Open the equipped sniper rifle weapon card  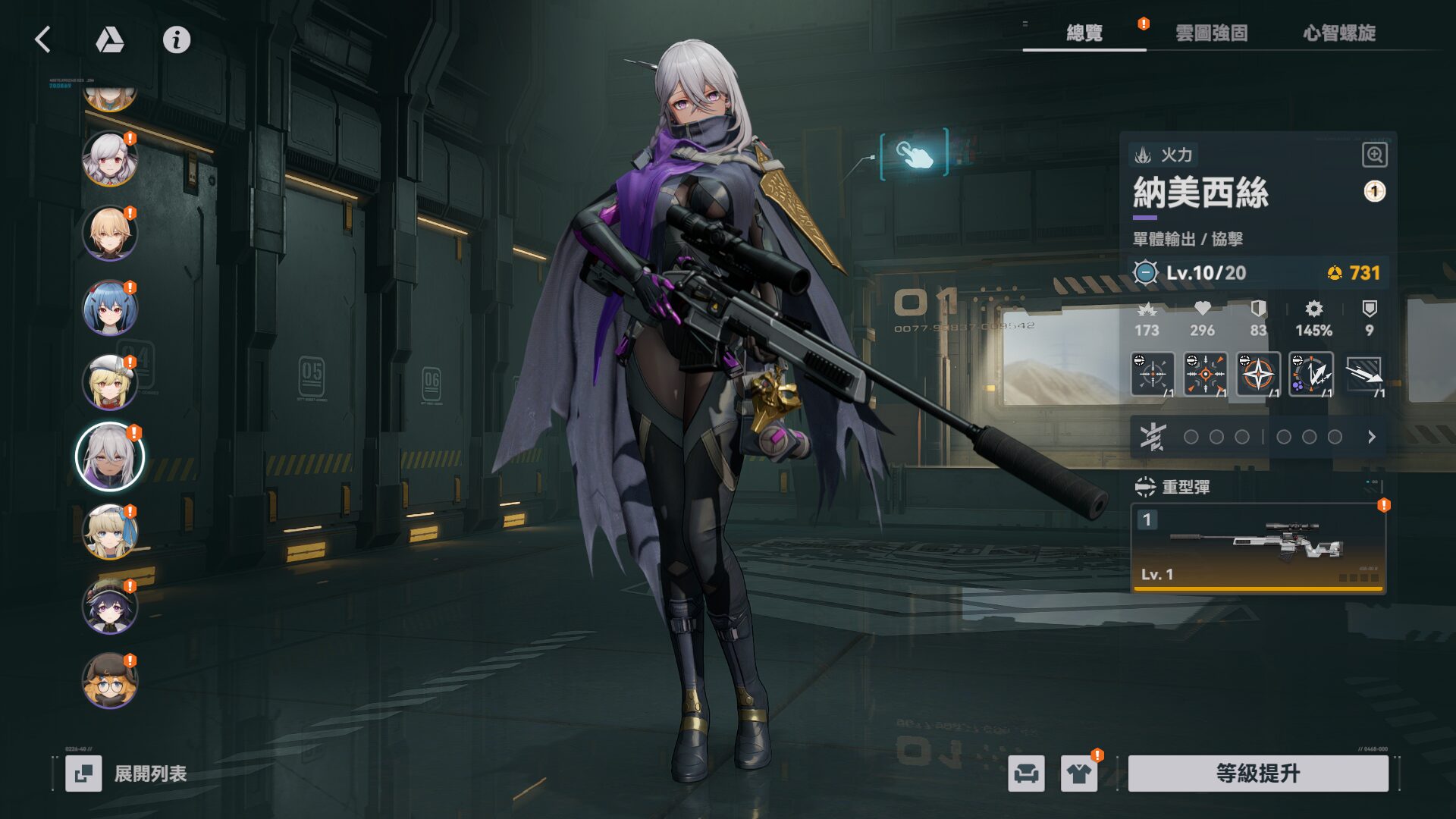(x=1258, y=548)
